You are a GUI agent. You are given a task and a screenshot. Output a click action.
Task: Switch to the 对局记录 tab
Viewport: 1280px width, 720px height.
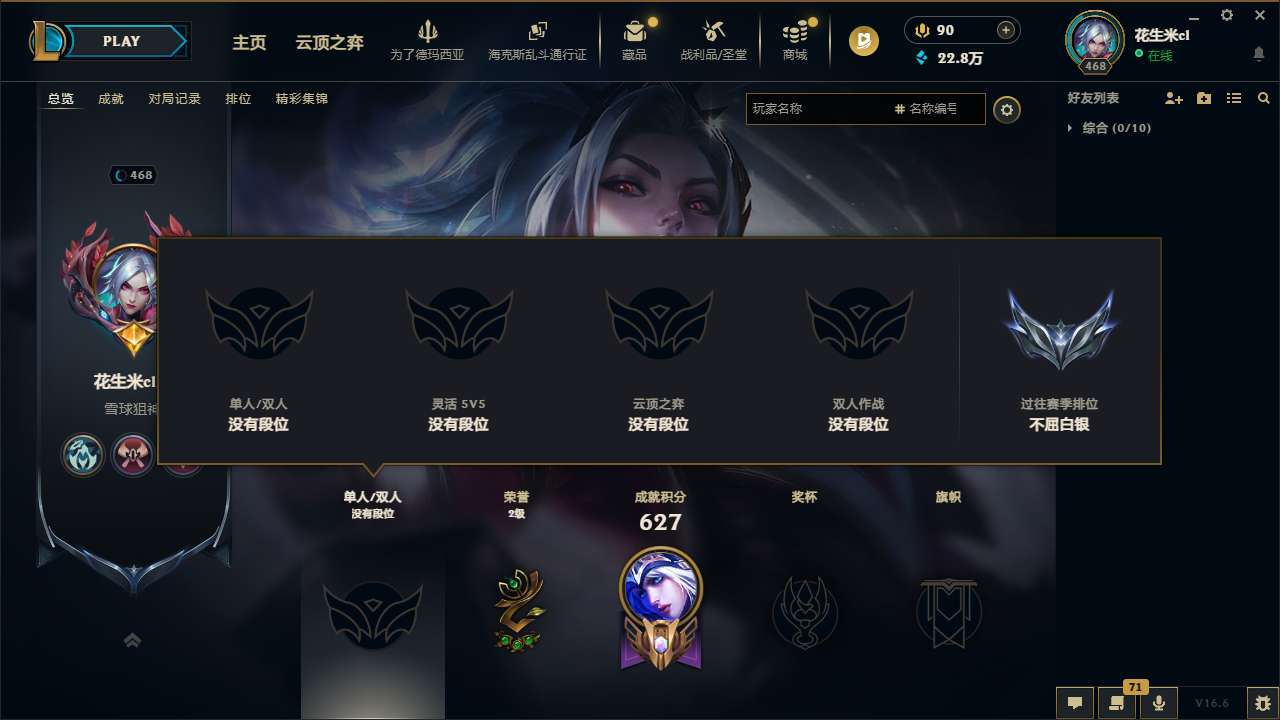pos(174,99)
